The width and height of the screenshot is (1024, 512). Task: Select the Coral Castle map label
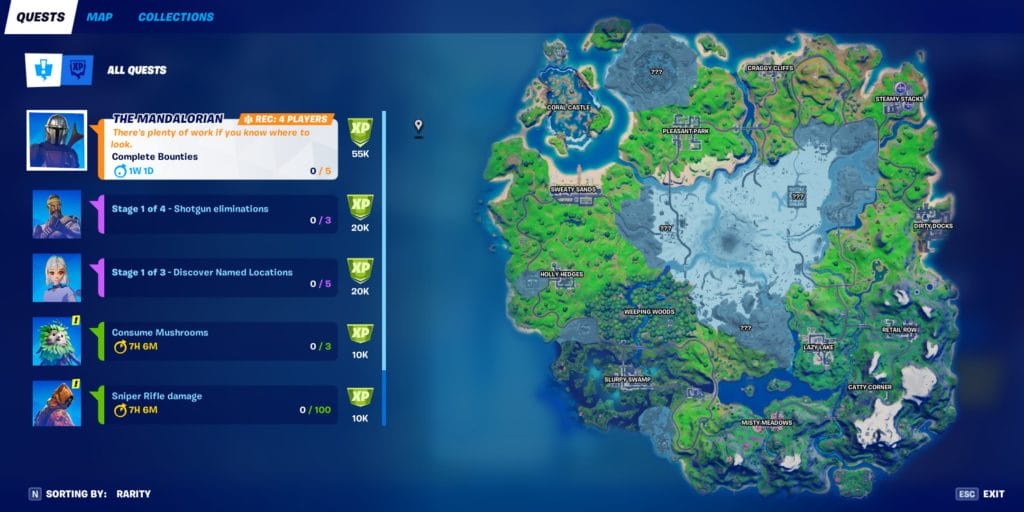[568, 107]
